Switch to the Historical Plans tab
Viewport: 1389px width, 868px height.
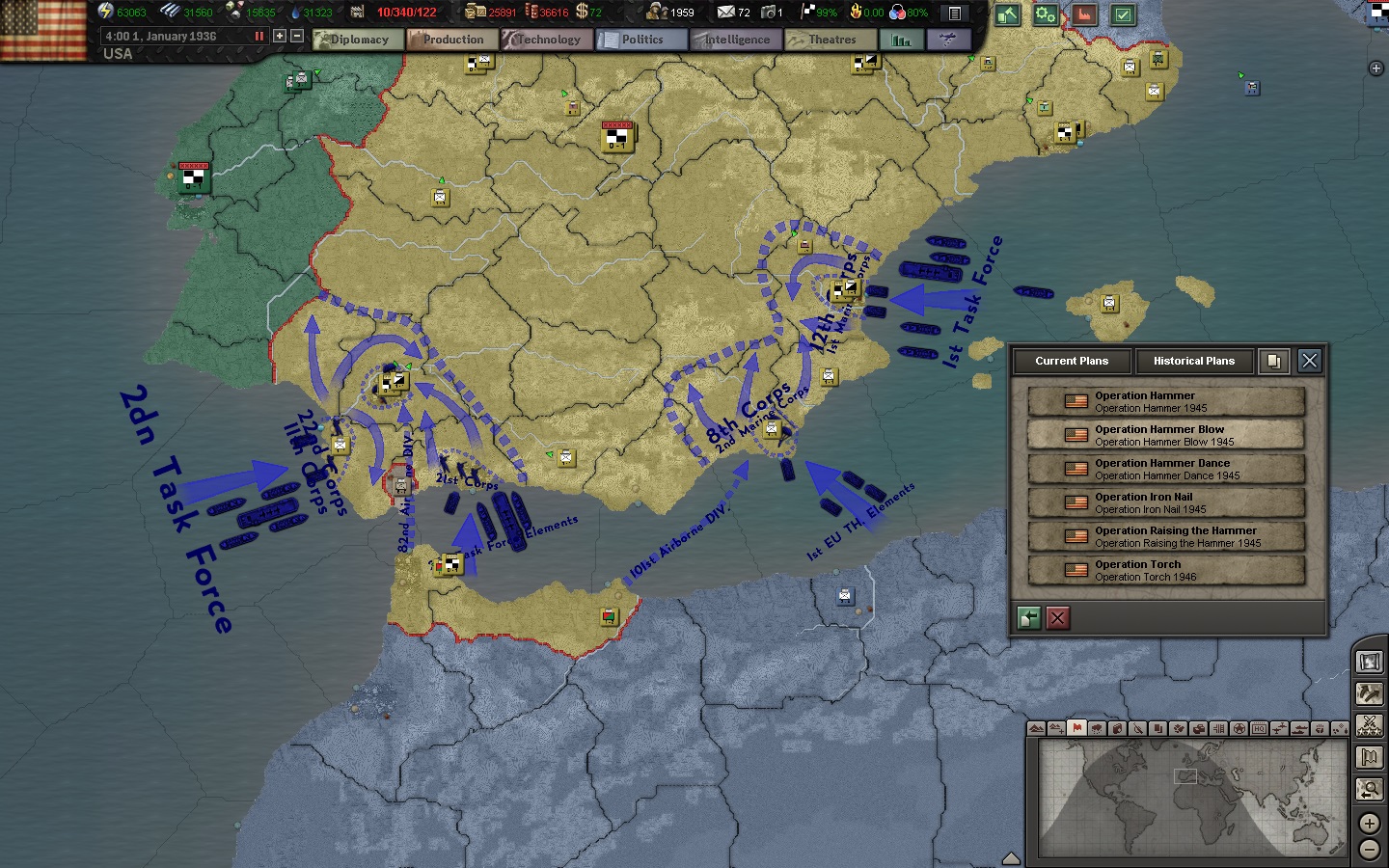point(1194,362)
